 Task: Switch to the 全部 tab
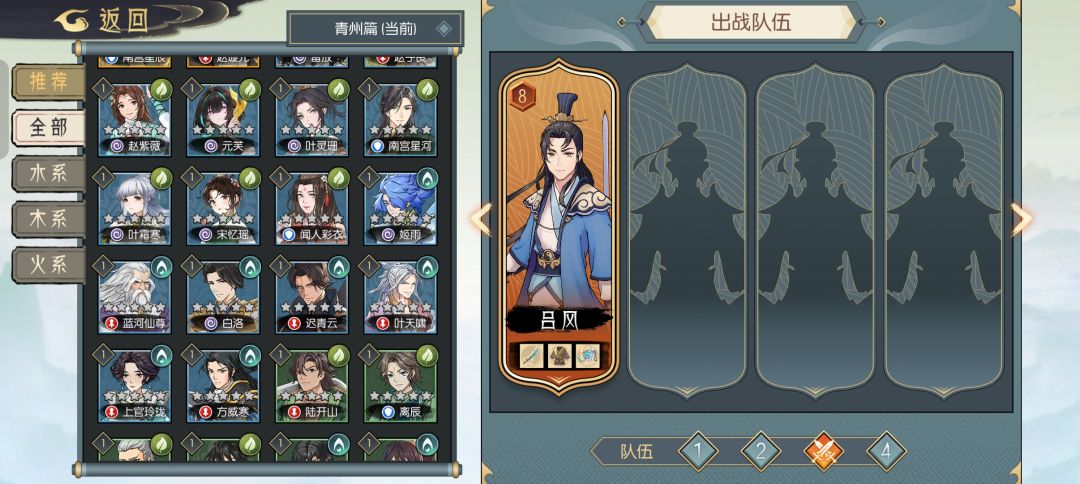(x=48, y=127)
